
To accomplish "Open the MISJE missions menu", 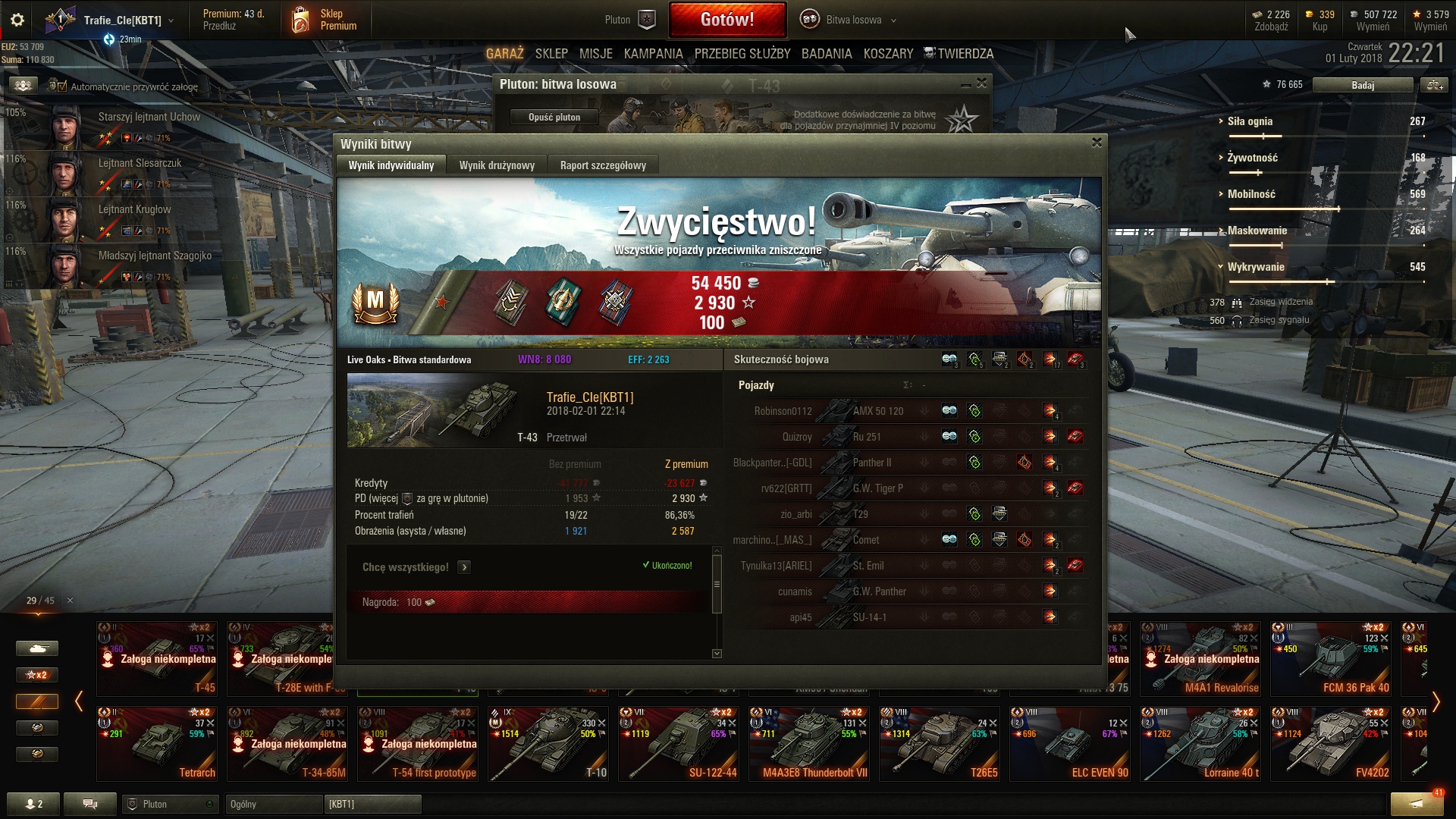I will pyautogui.click(x=596, y=54).
